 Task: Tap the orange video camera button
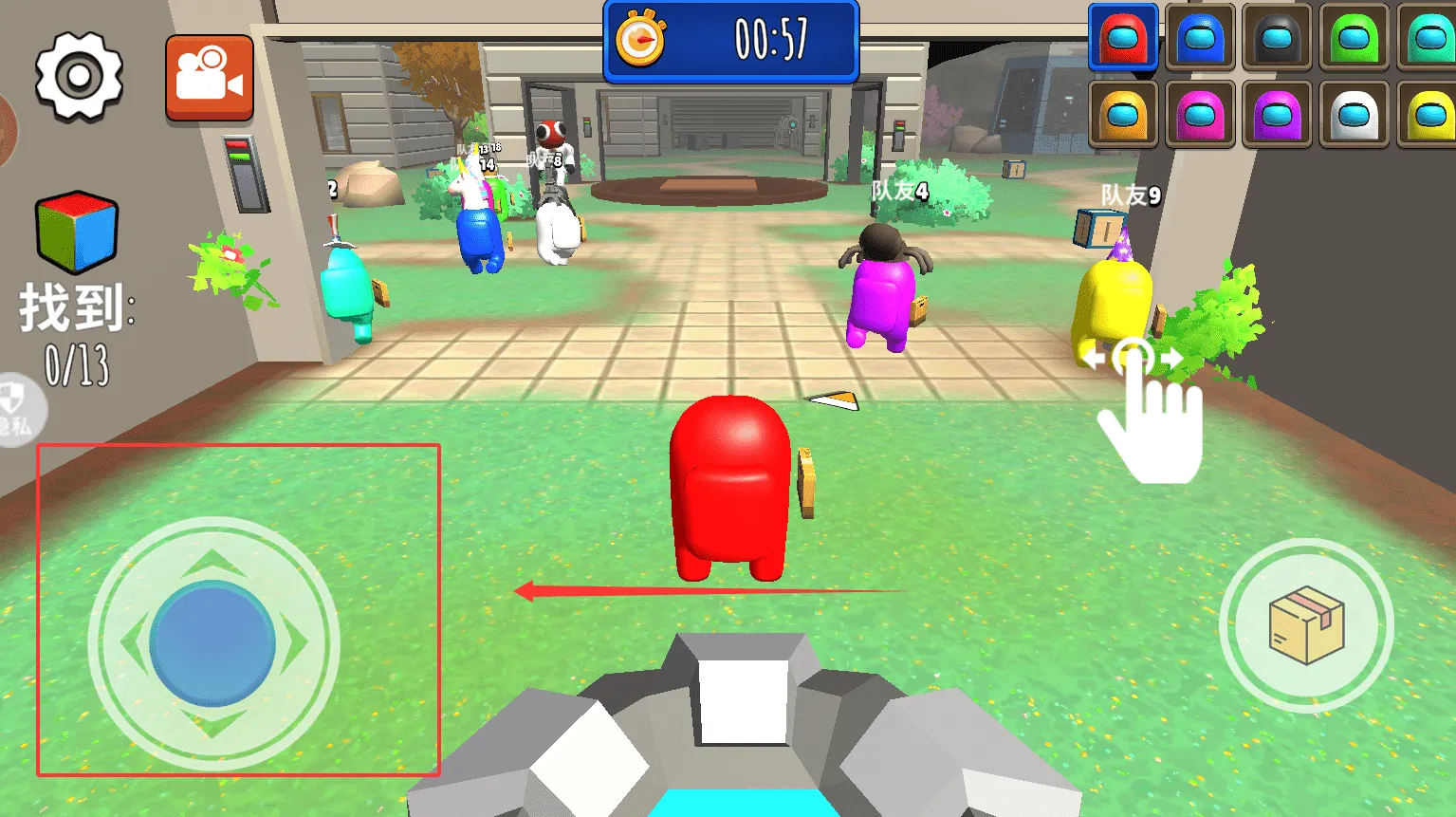coord(210,78)
